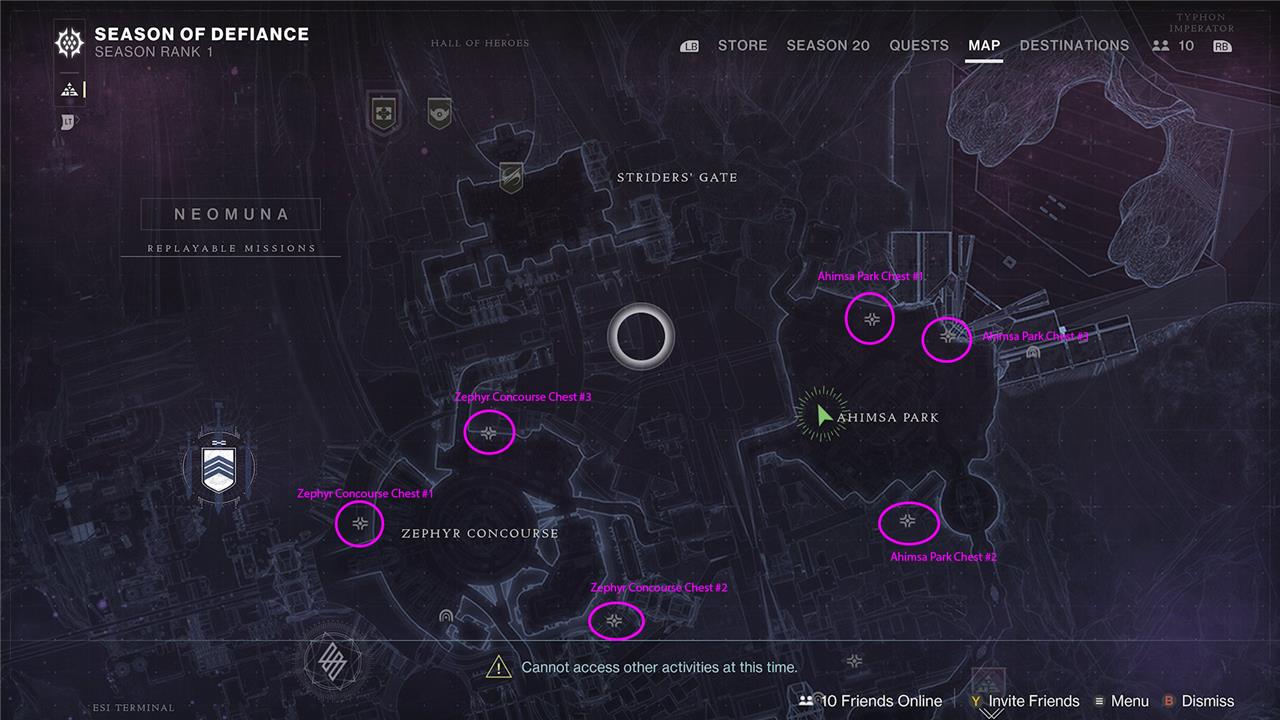
Task: Switch to the Season 20 tab
Action: click(828, 45)
